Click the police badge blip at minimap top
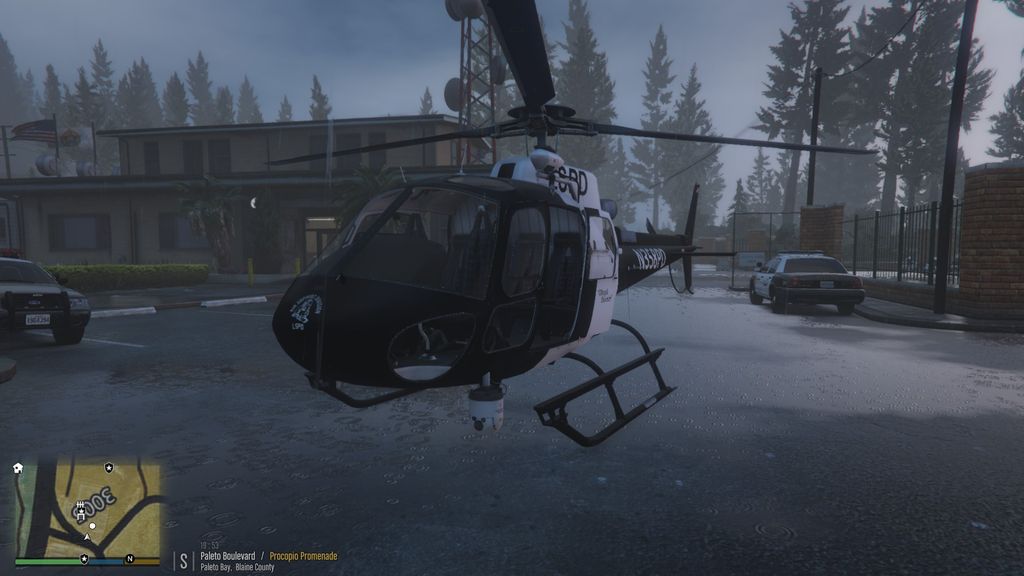Screen dimensions: 1024x576 [109, 467]
